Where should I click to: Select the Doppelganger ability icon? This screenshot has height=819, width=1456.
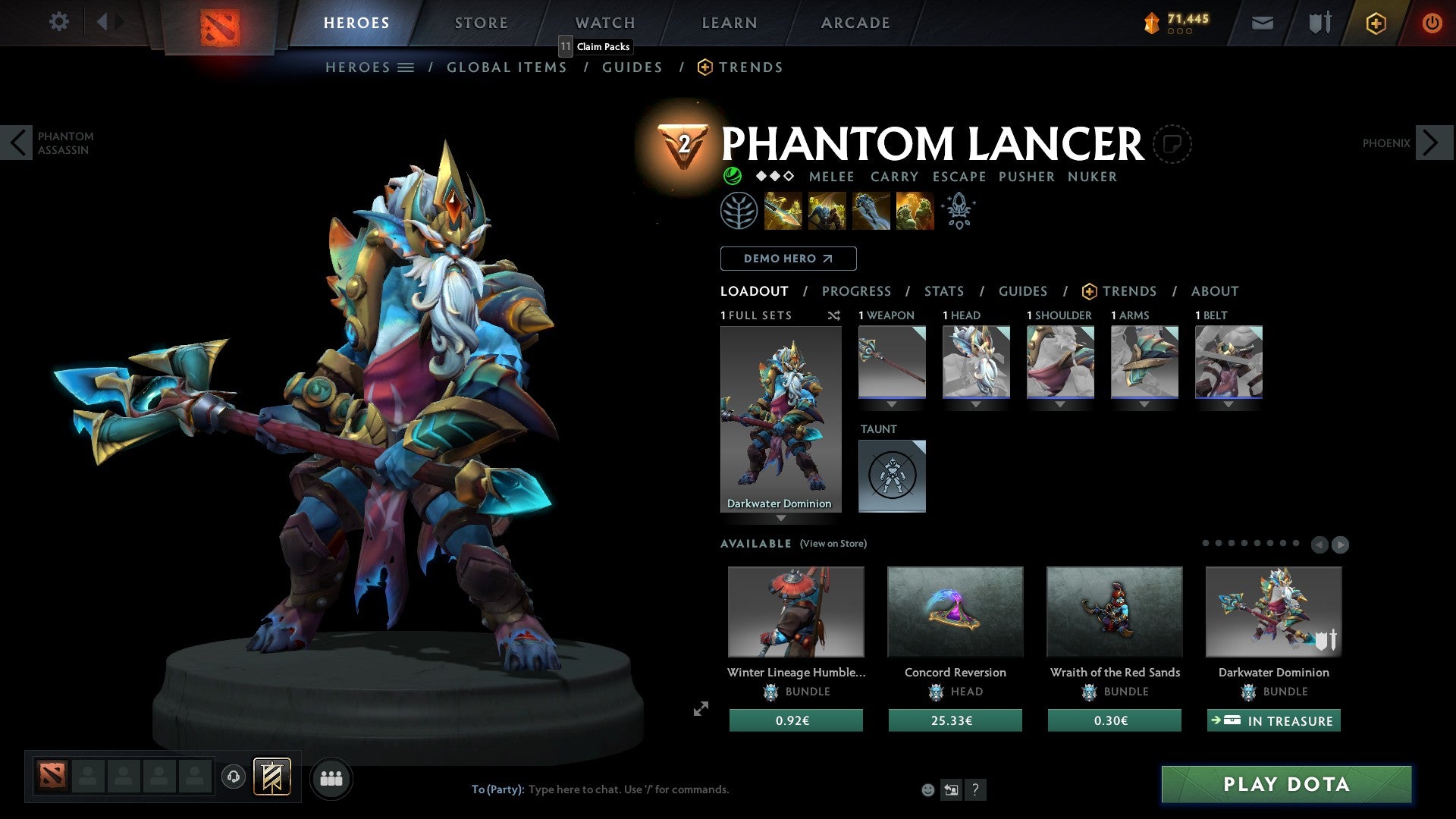tap(826, 210)
